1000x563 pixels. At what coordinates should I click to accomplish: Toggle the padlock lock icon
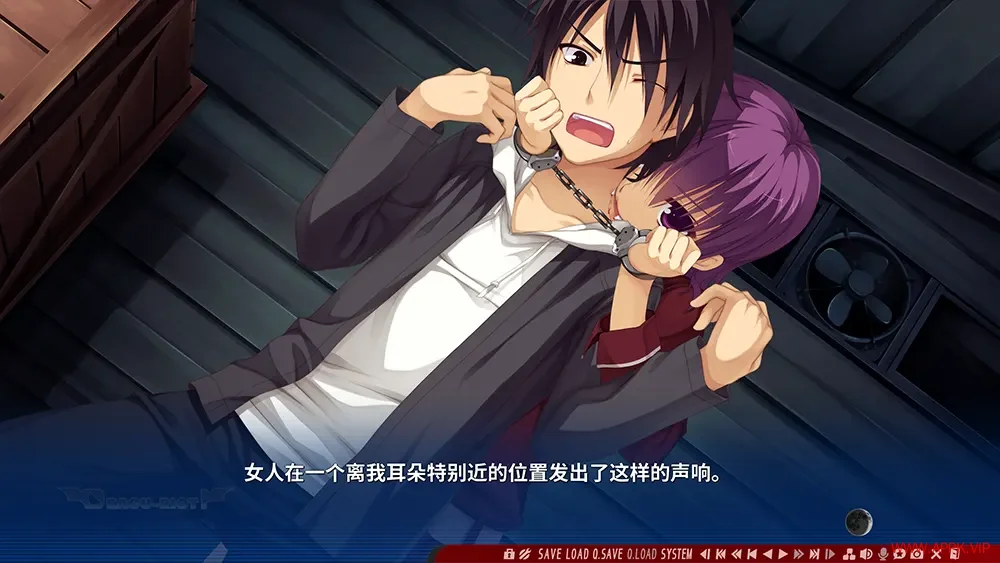(x=509, y=554)
